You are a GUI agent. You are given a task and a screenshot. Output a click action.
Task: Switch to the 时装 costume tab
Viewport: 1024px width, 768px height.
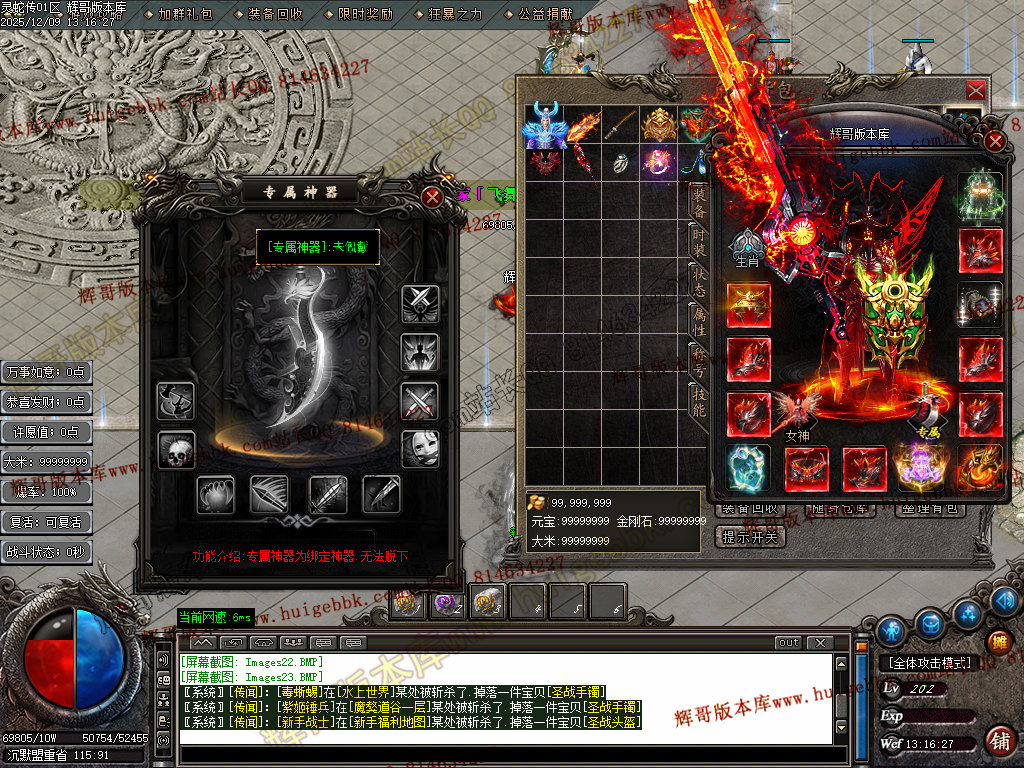click(x=699, y=240)
